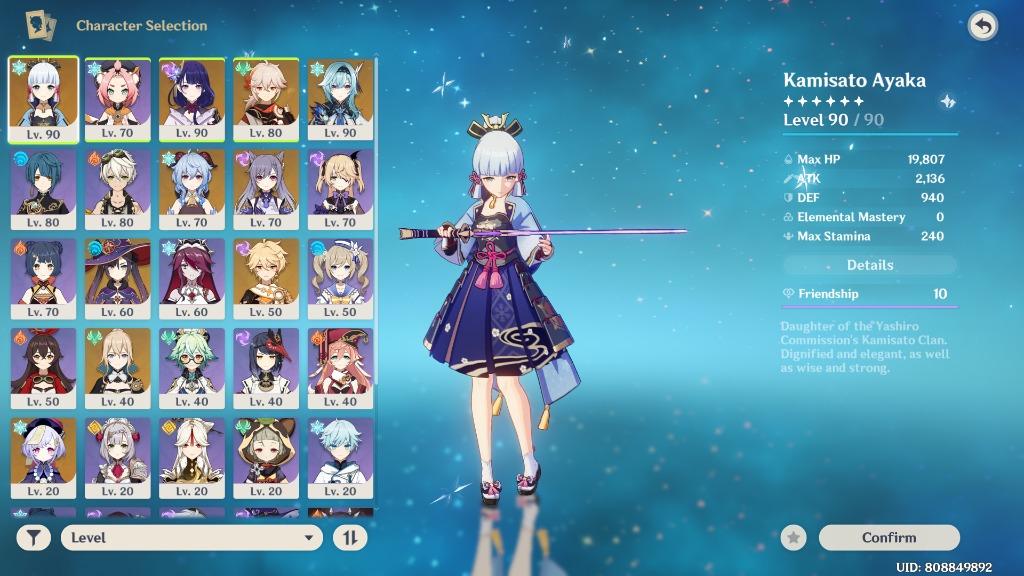The width and height of the screenshot is (1024, 576).
Task: Pick Kazuha at level 80
Action: coord(266,99)
